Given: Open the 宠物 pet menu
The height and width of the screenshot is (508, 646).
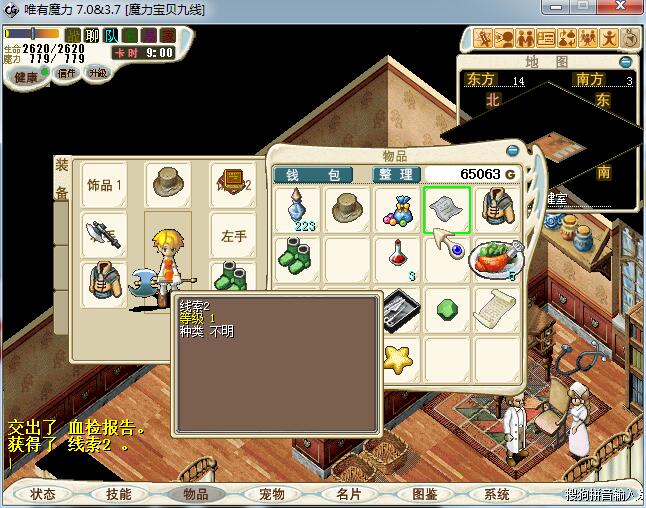Looking at the screenshot, I should point(272,494).
